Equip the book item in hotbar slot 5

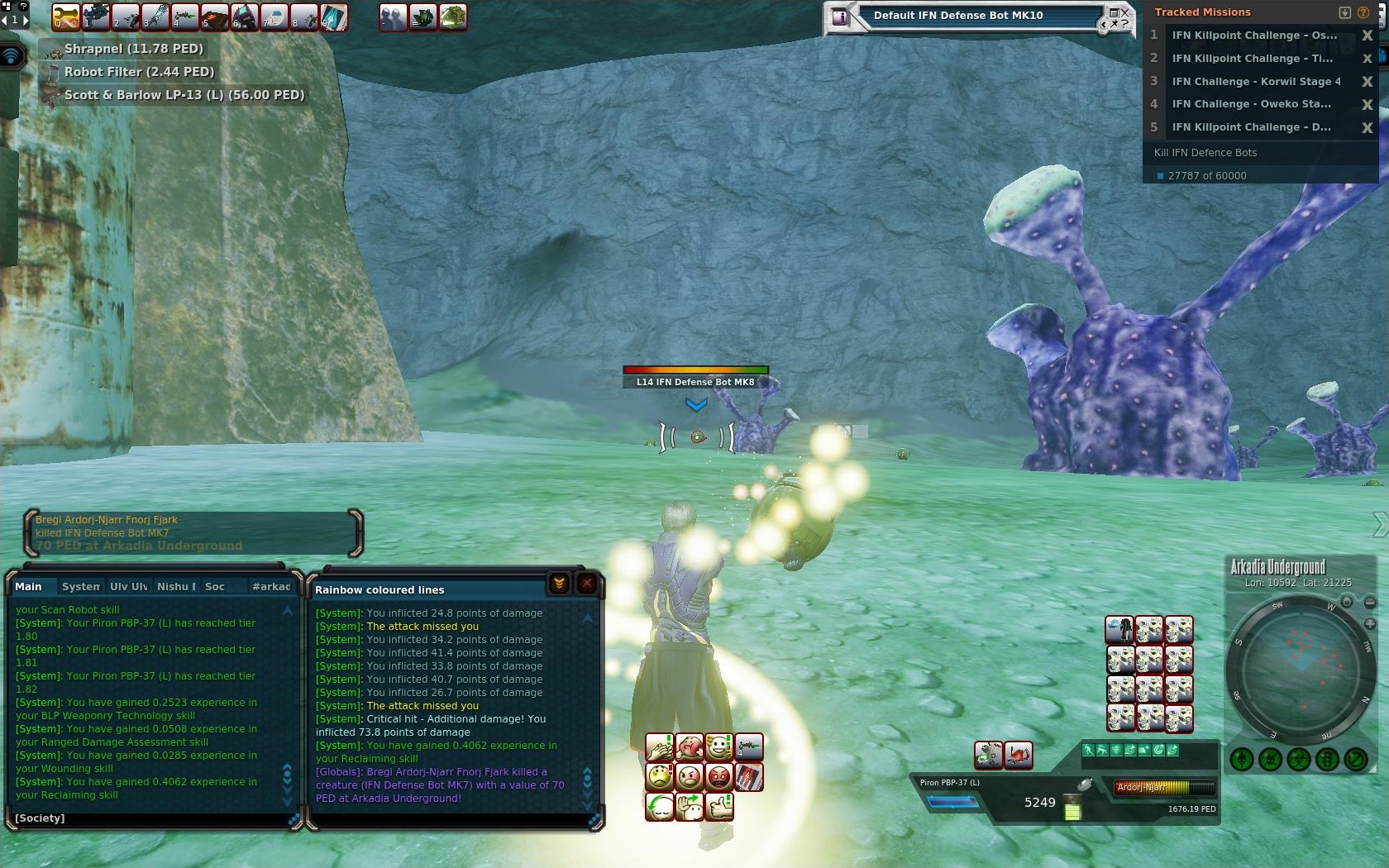pyautogui.click(x=214, y=17)
